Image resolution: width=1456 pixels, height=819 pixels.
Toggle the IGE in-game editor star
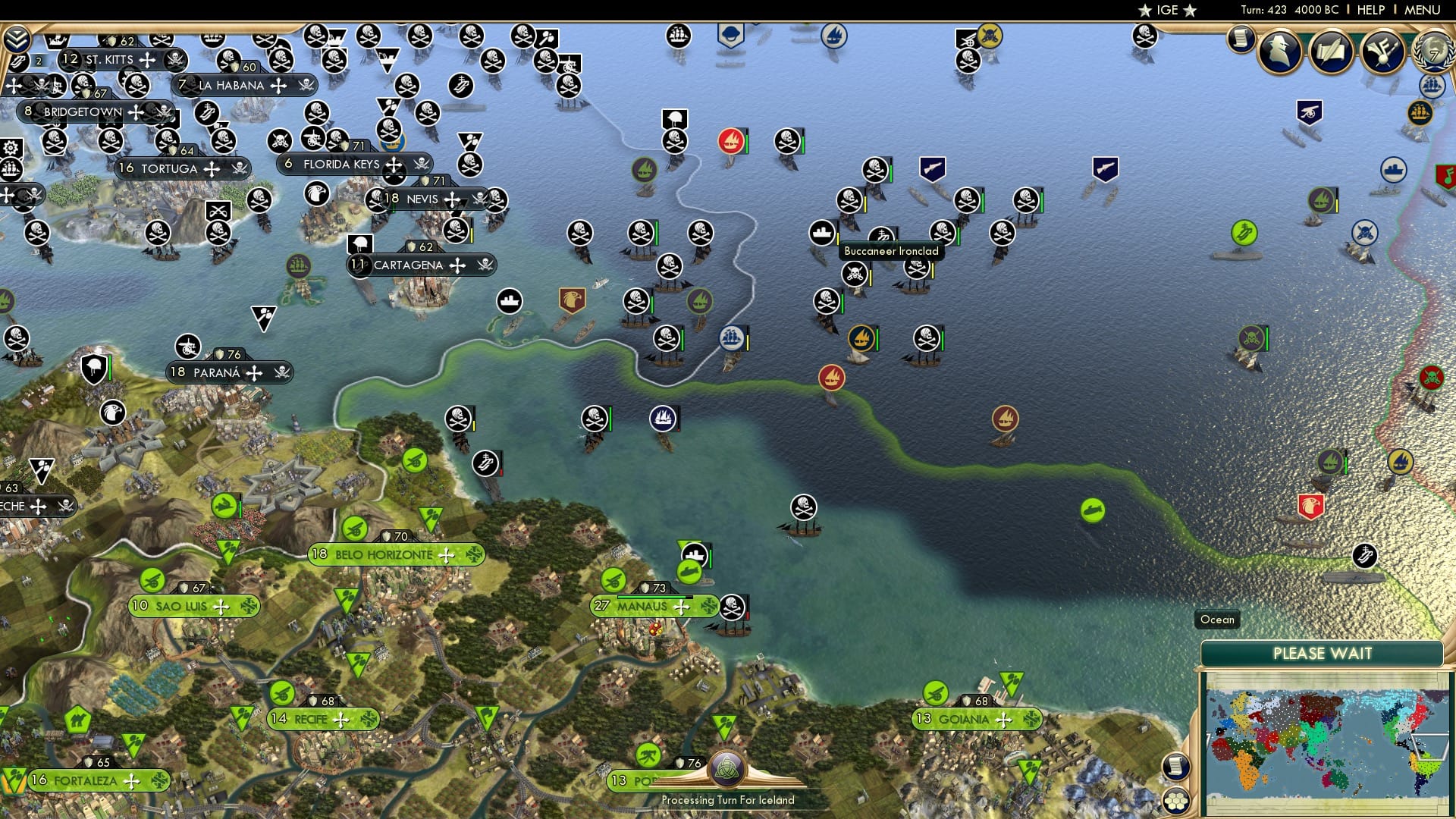[x=1166, y=10]
